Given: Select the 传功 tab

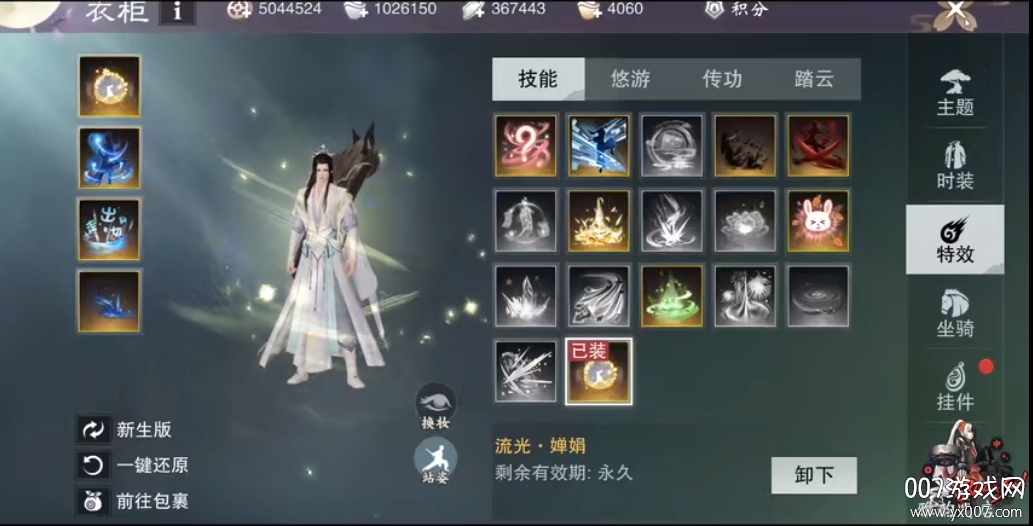Looking at the screenshot, I should [x=722, y=79].
